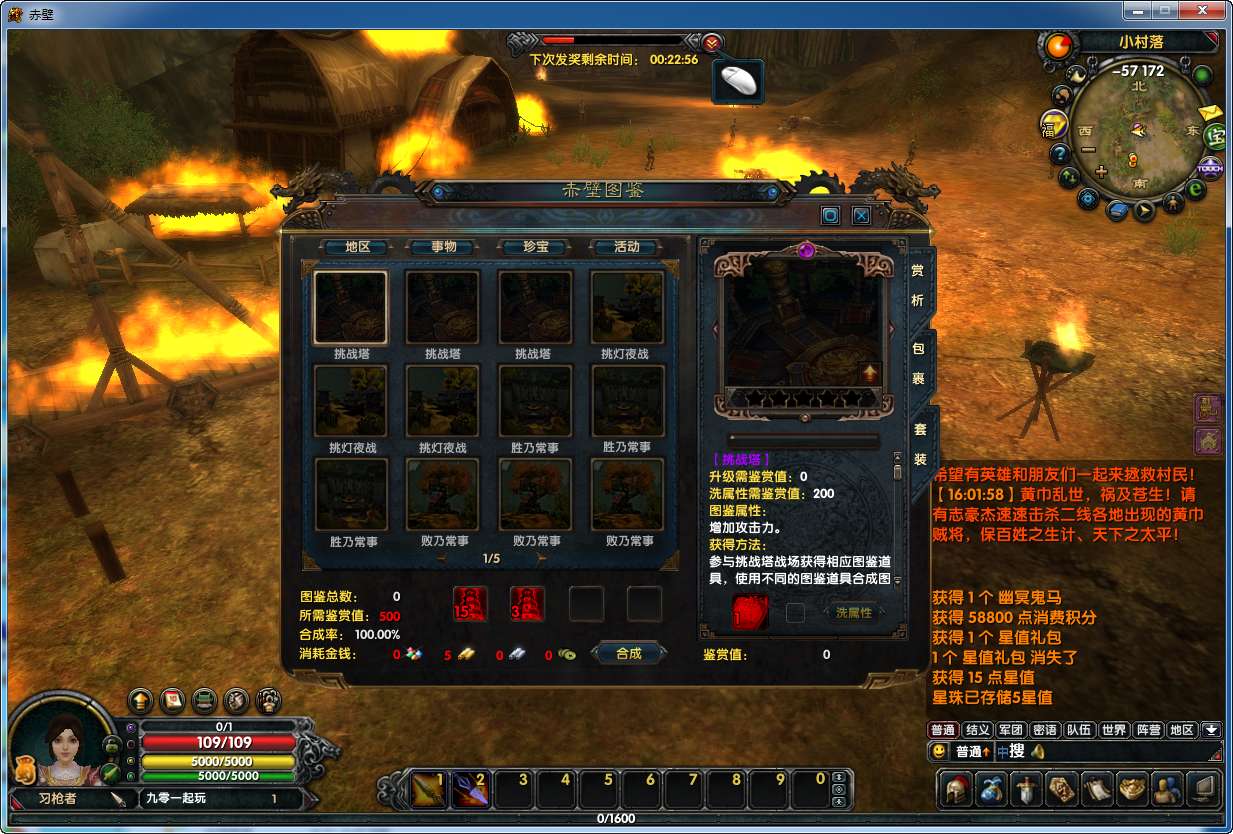1233x834 pixels.
Task: Open the 事物 category tab
Action: [x=443, y=247]
